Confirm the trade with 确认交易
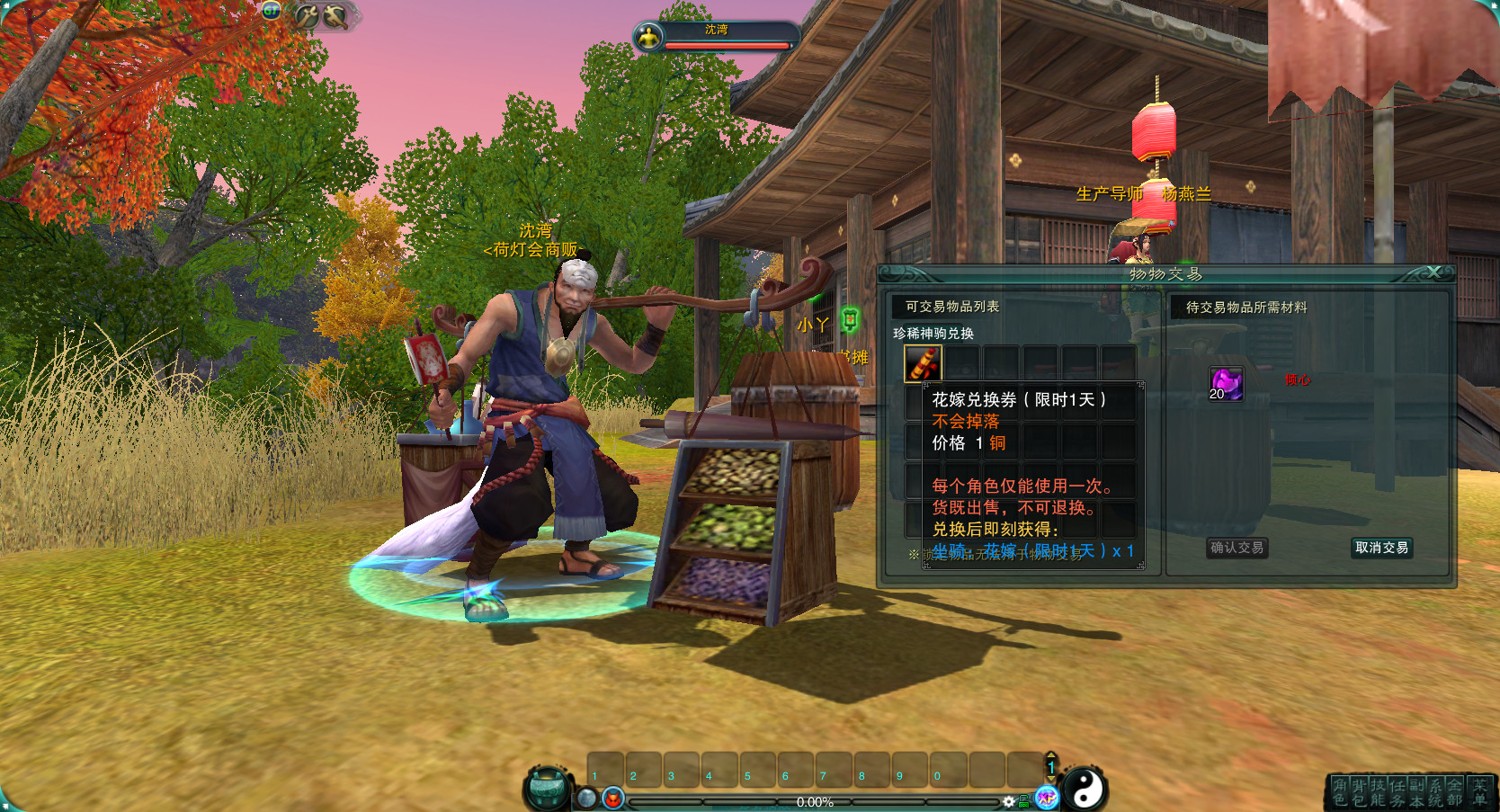Screen dimensions: 1500x812 (1237, 548)
